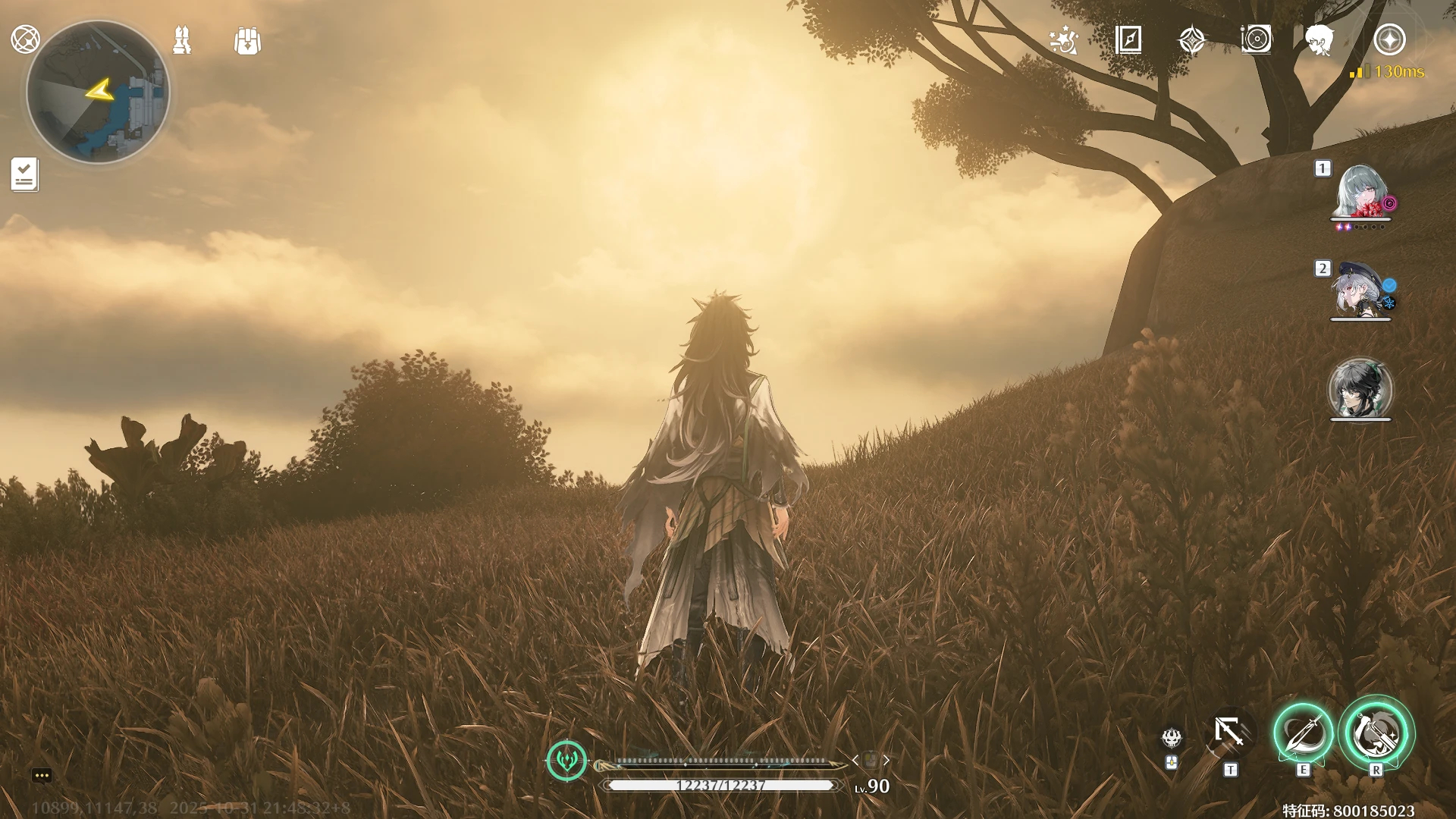Open the chess pieces menu icon
This screenshot has height=819, width=1456.
tap(182, 40)
